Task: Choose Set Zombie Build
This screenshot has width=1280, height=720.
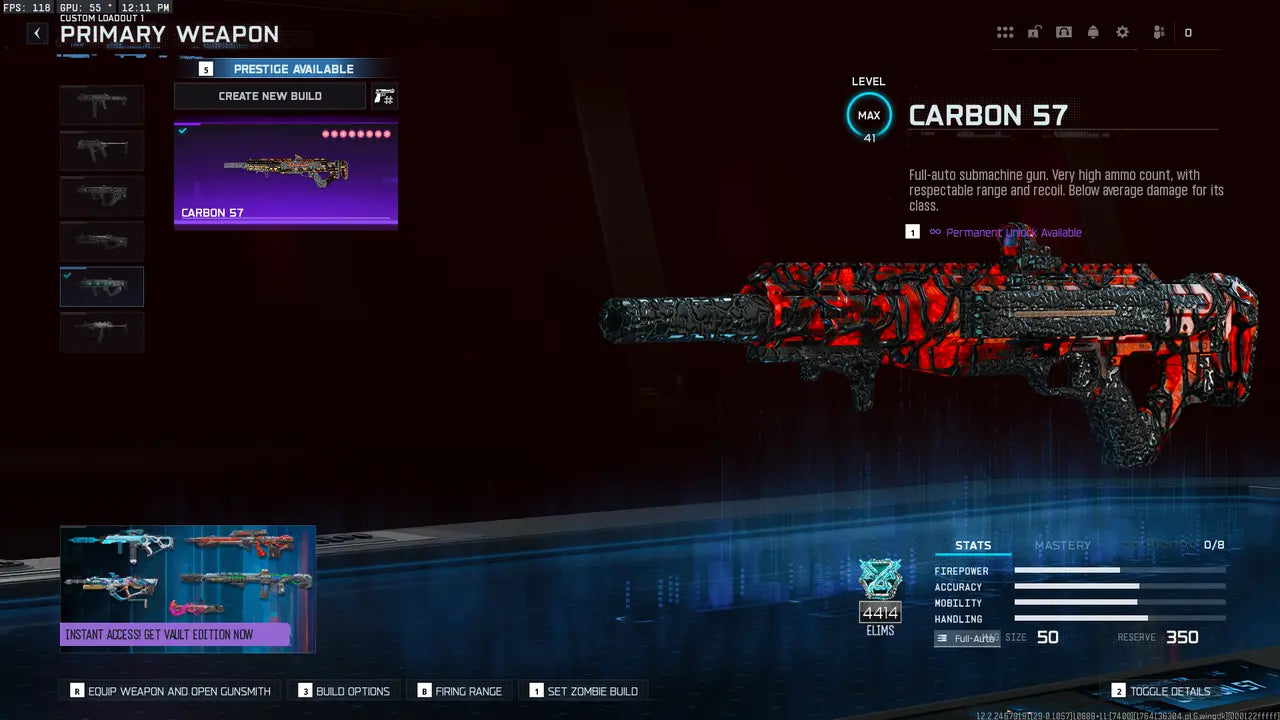Action: [584, 691]
